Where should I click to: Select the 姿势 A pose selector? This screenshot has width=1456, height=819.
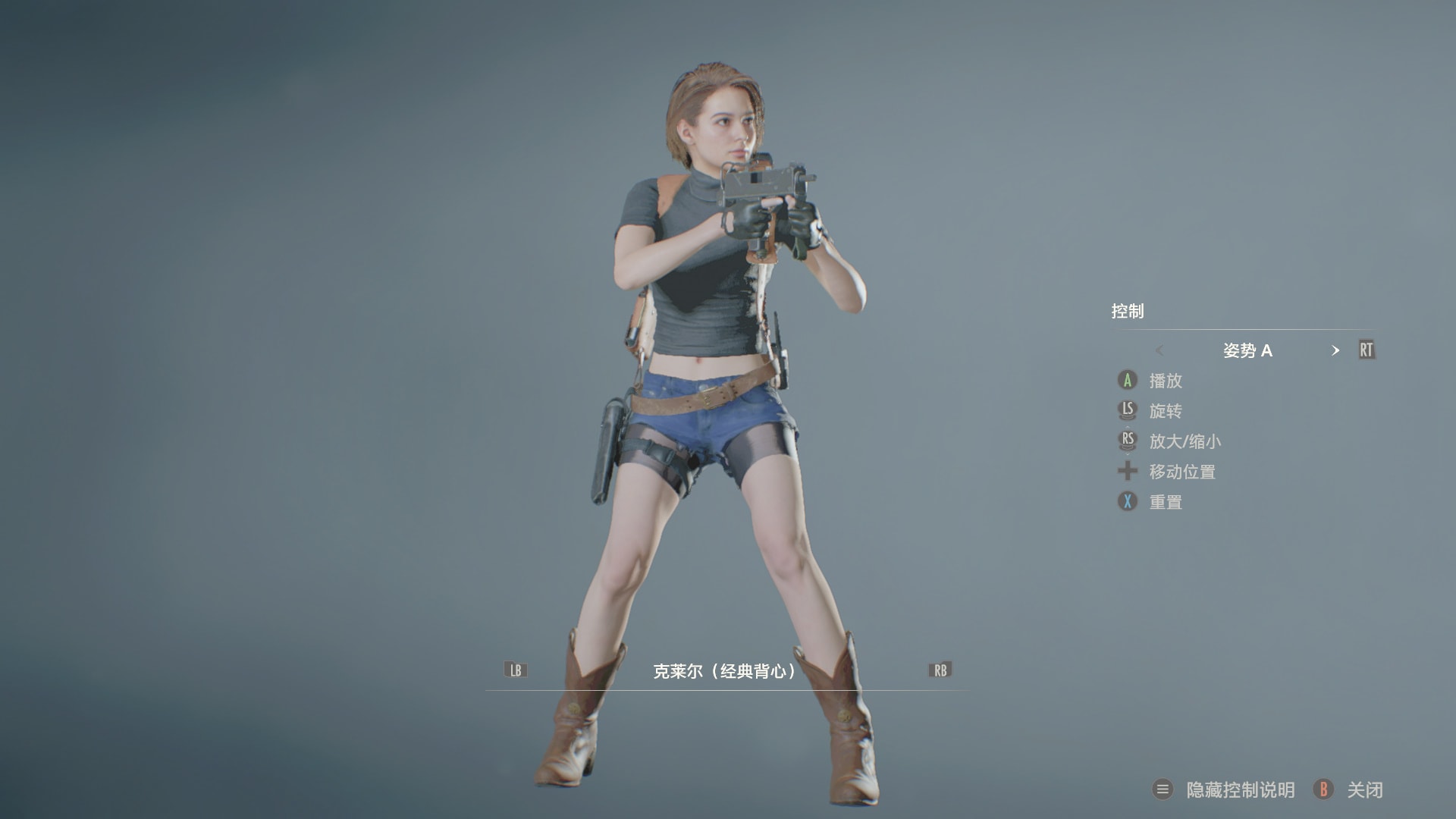pos(1247,350)
